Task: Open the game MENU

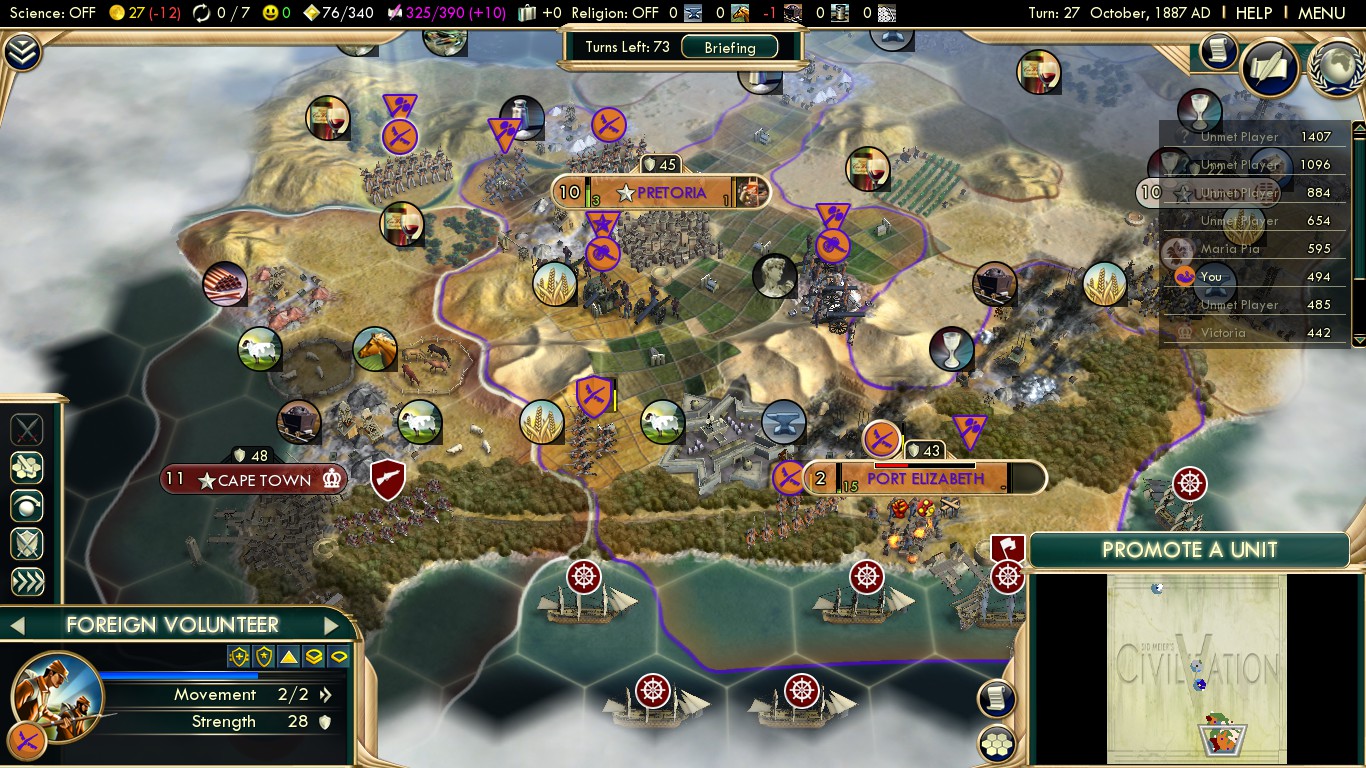Action: pyautogui.click(x=1321, y=13)
